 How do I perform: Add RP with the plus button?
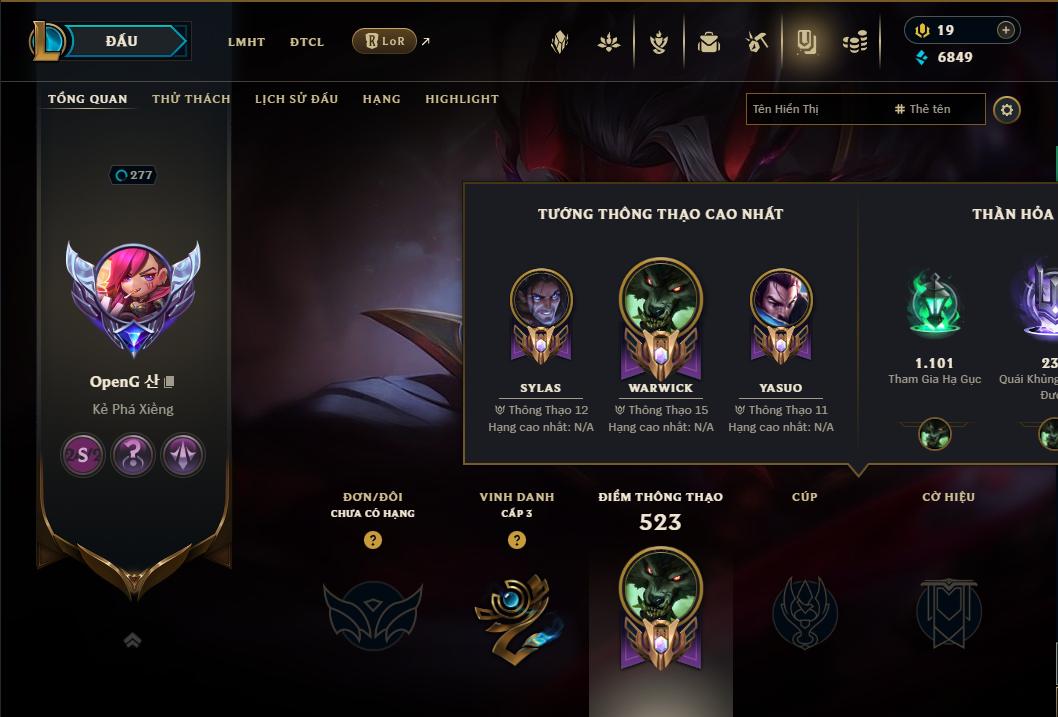[x=1005, y=30]
